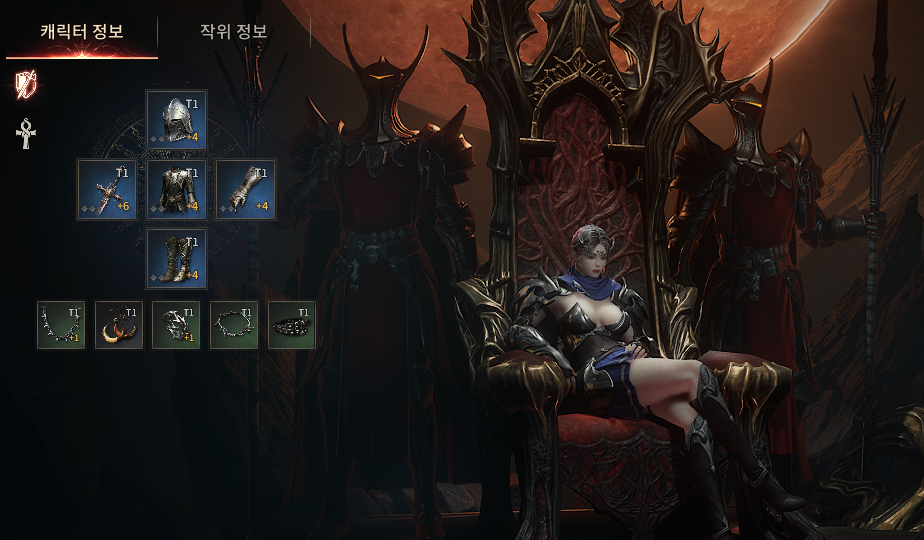Open the 작위 정보 tab
The height and width of the screenshot is (540, 924).
(x=233, y=31)
